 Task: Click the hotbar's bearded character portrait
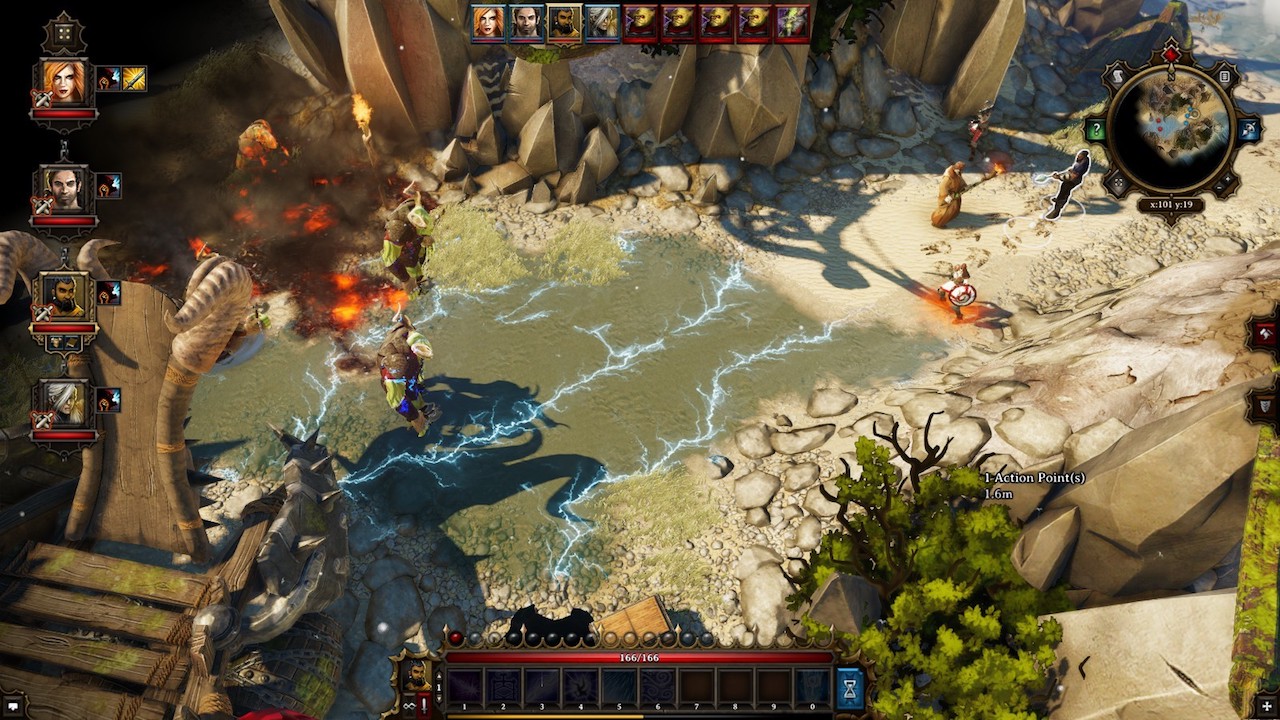[x=416, y=674]
